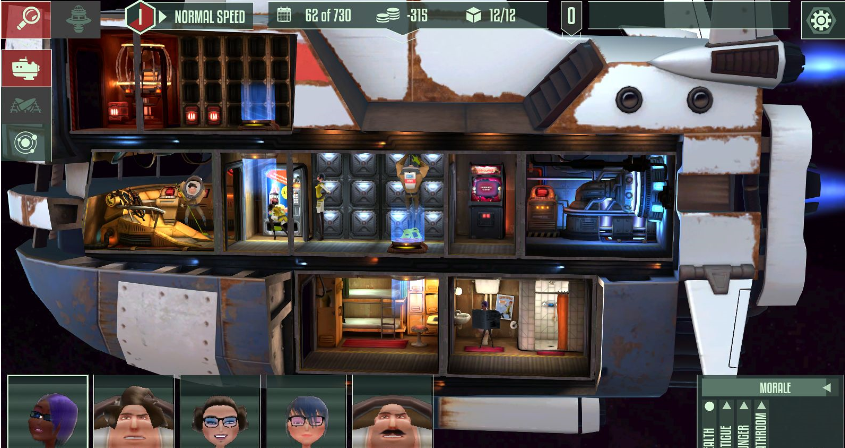Select the brown-haired big-chinned crew portrait
Viewport: 845px width, 448px height.
point(134,413)
